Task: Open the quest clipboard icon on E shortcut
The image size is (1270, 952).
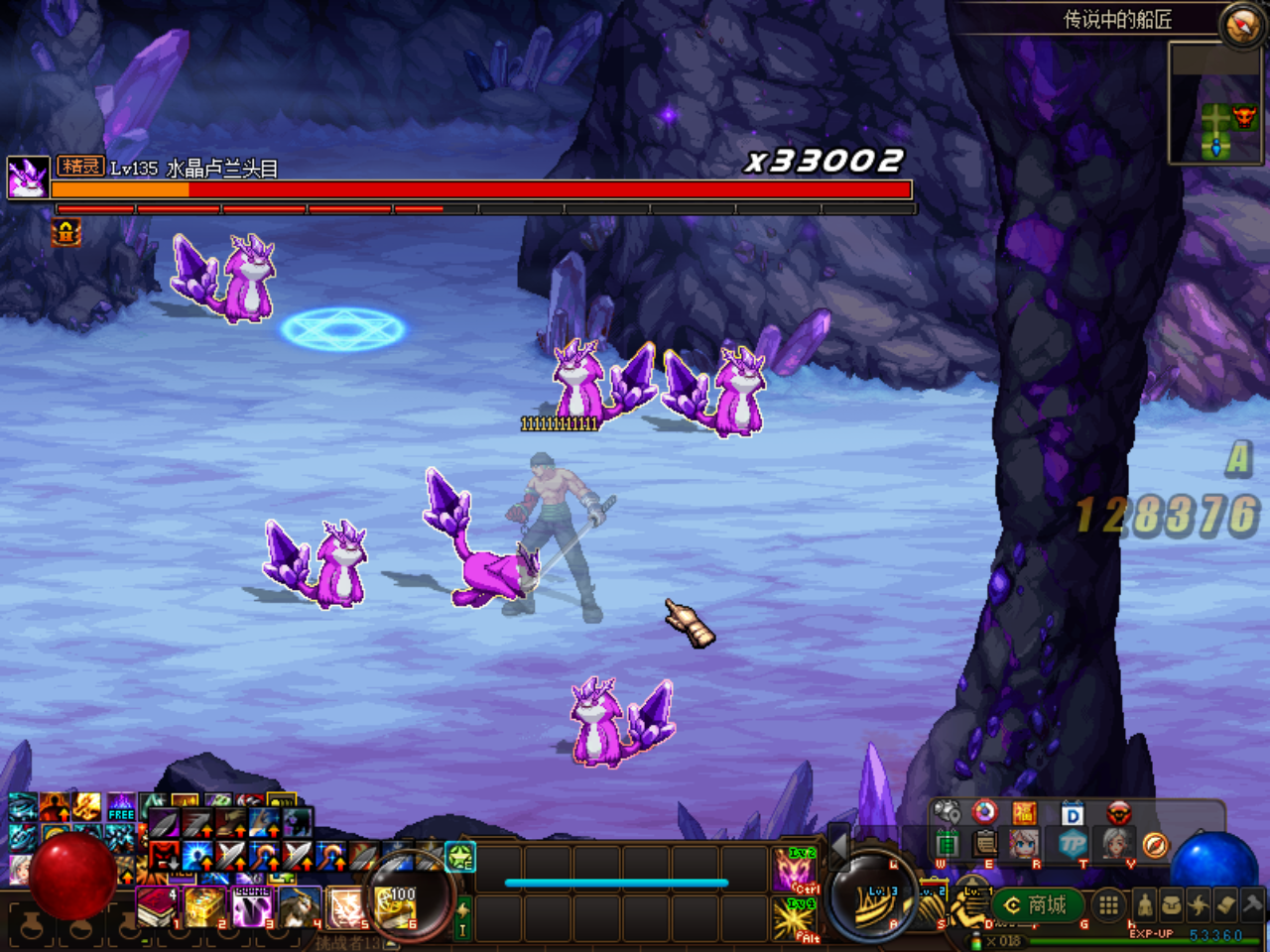Action: [984, 845]
